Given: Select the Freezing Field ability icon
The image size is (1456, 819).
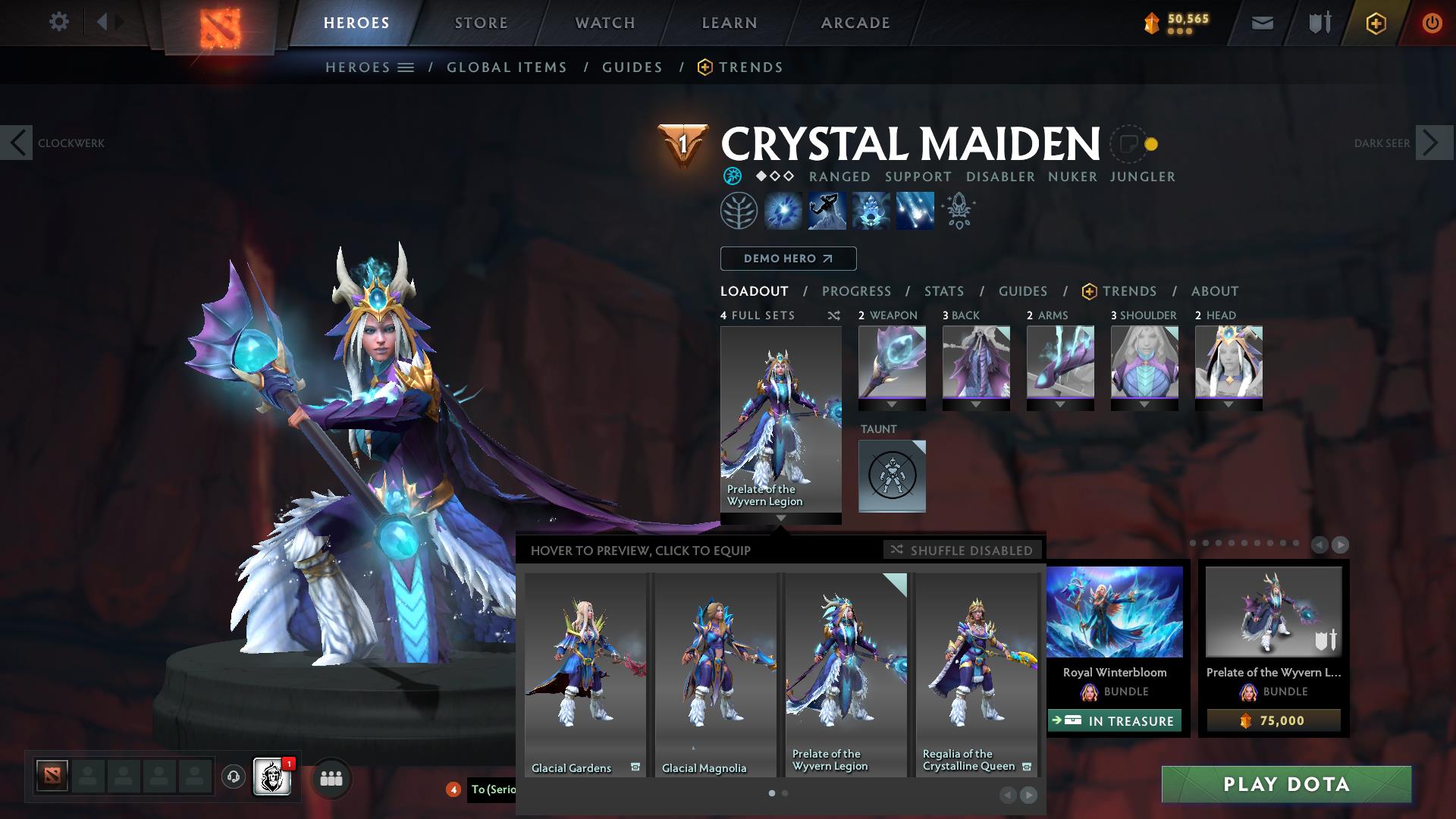Looking at the screenshot, I should (x=914, y=210).
